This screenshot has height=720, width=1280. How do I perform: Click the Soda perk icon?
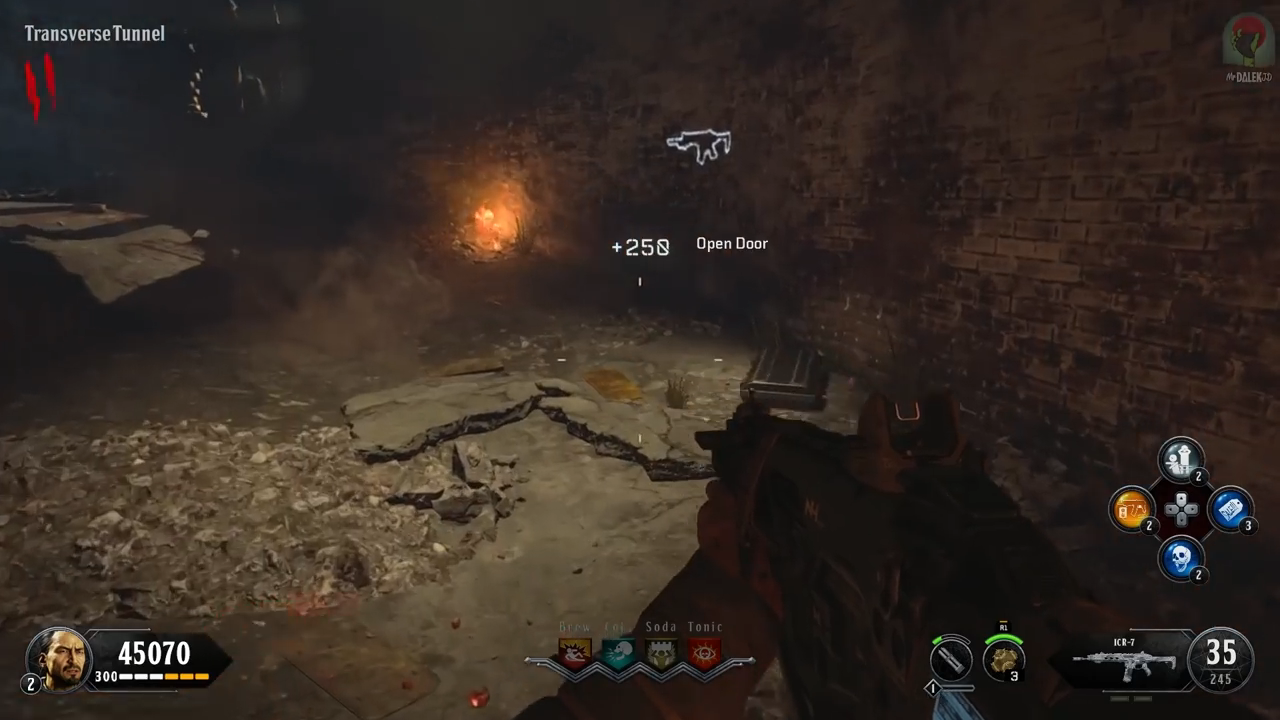click(x=661, y=654)
